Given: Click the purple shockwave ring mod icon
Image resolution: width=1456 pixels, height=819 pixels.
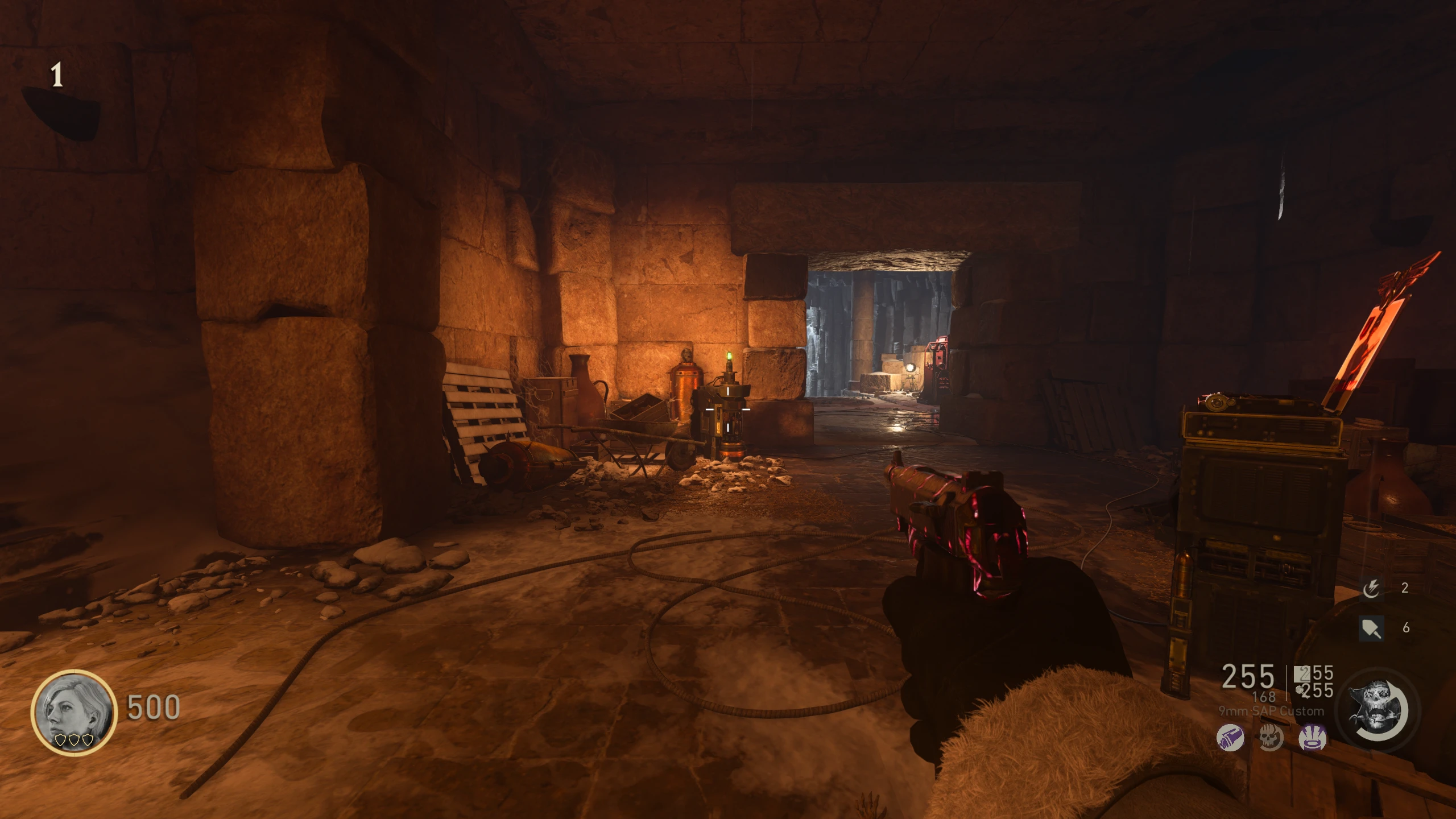Looking at the screenshot, I should coord(1313,739).
